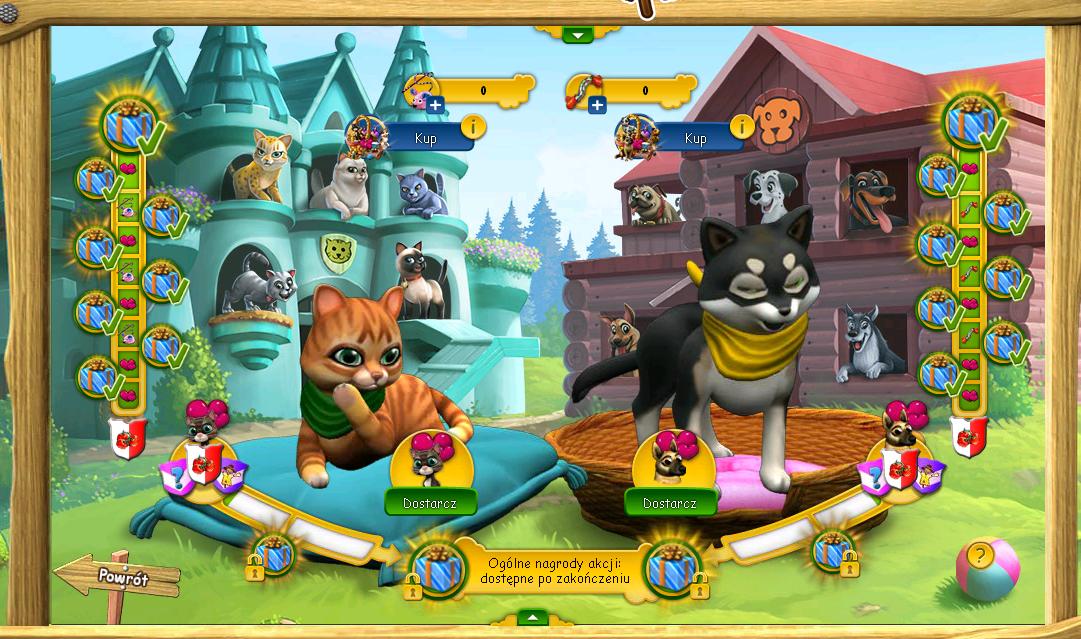
Task: Go back via the Powrót signpost
Action: [x=122, y=577]
